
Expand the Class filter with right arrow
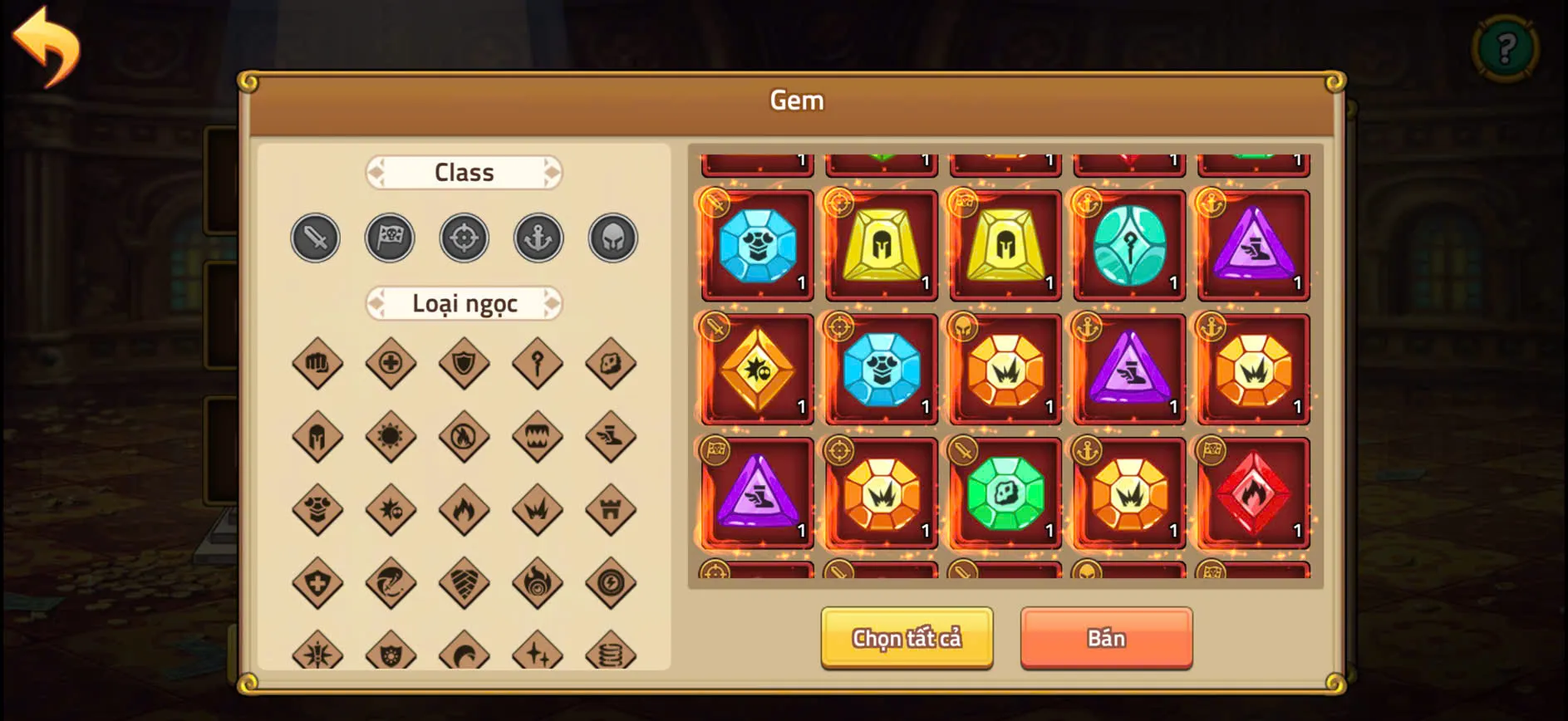click(x=554, y=172)
